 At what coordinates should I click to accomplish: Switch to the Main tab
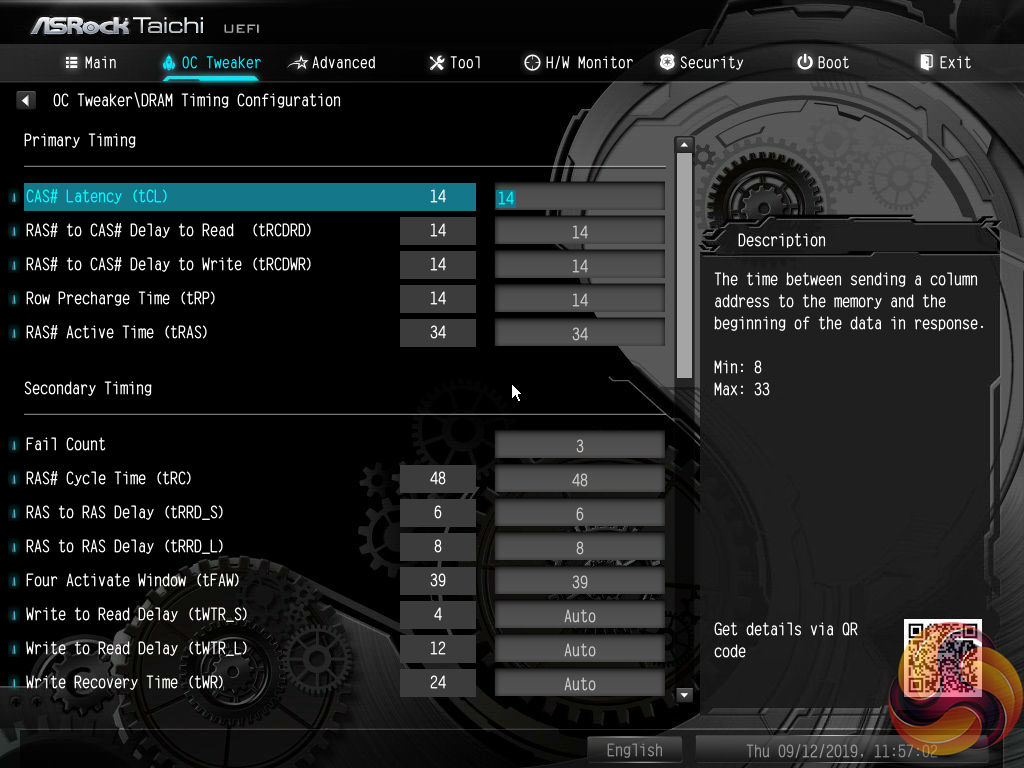coord(91,63)
